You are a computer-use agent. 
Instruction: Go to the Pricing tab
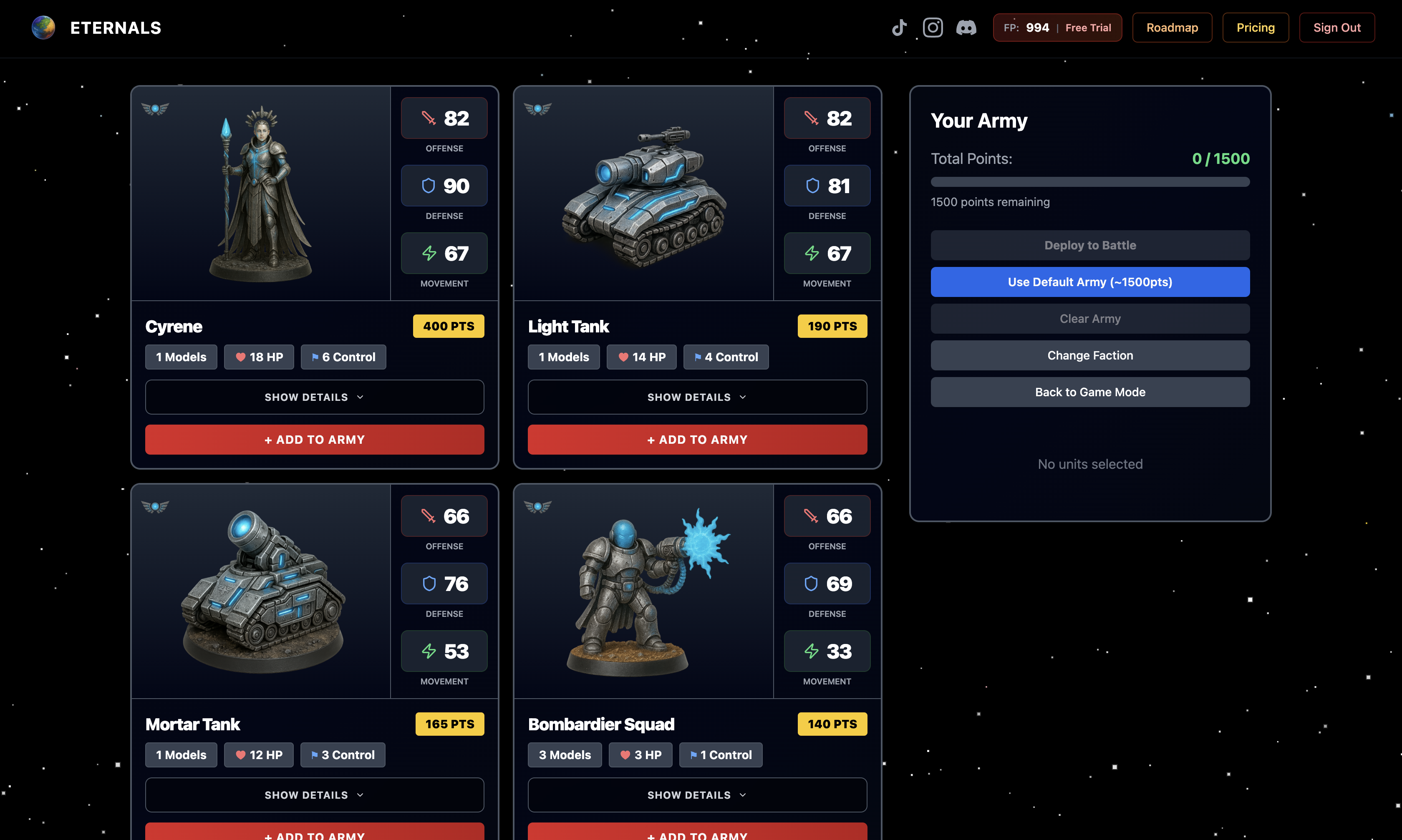1256,27
